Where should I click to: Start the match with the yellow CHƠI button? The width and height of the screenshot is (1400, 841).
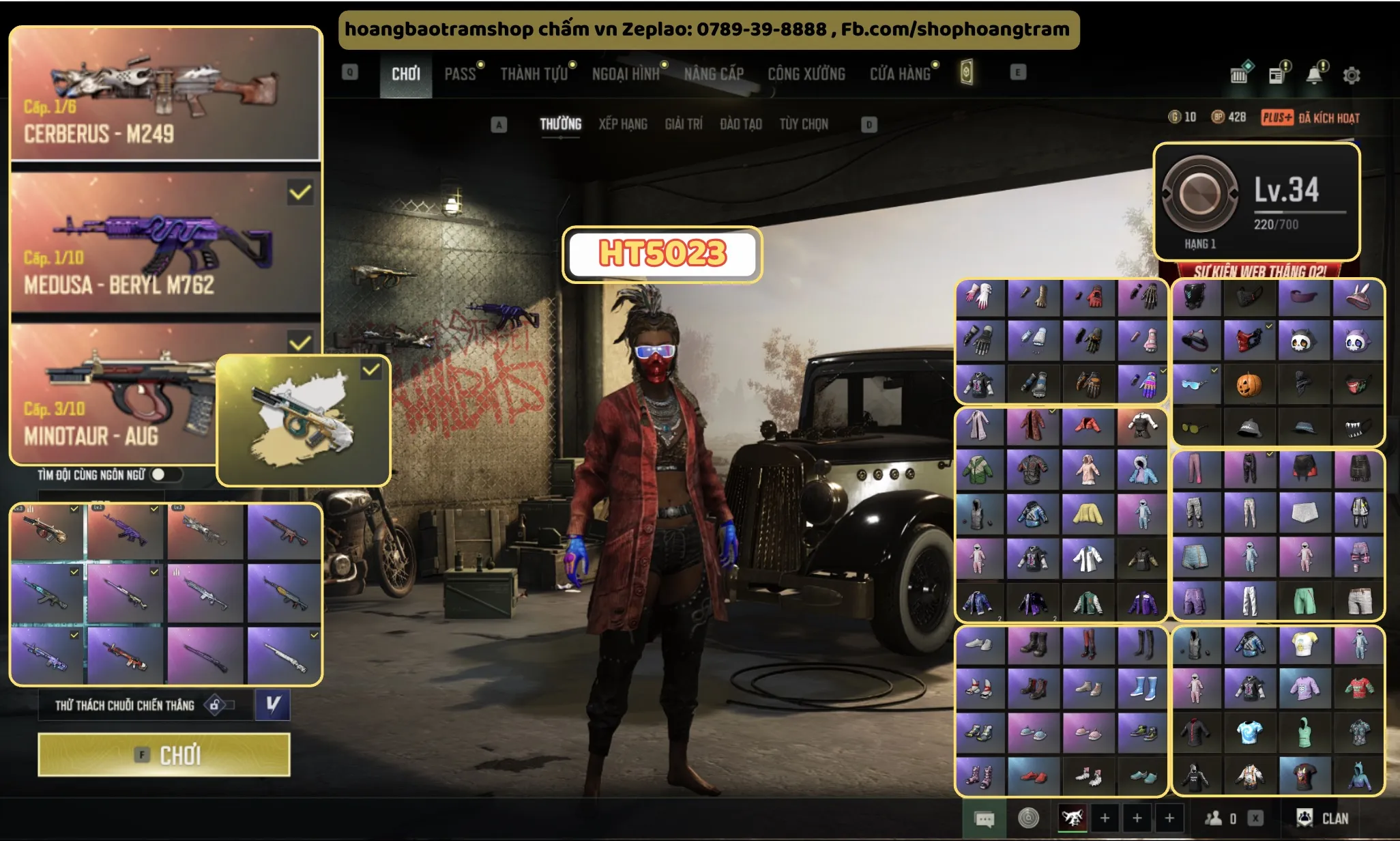pyautogui.click(x=164, y=755)
